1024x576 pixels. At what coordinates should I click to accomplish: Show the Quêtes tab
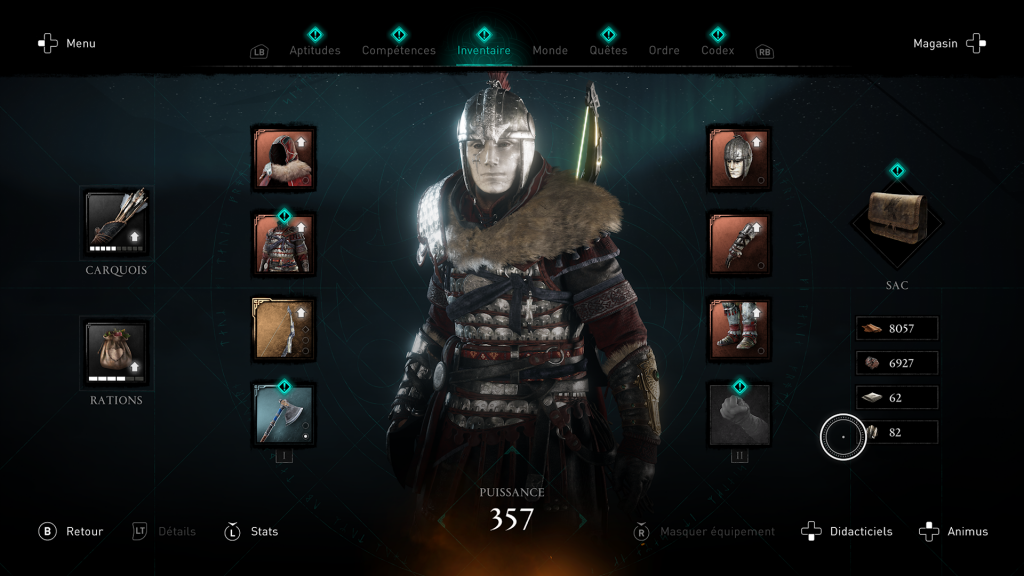click(x=608, y=50)
